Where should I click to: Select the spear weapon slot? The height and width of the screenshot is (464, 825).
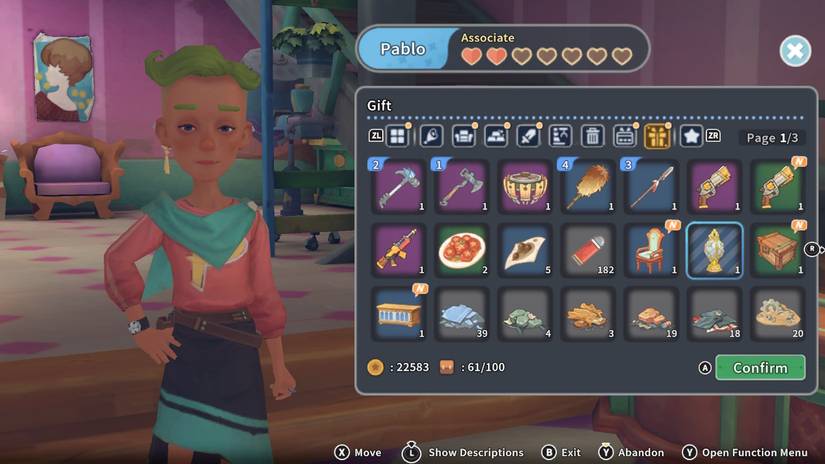(651, 186)
